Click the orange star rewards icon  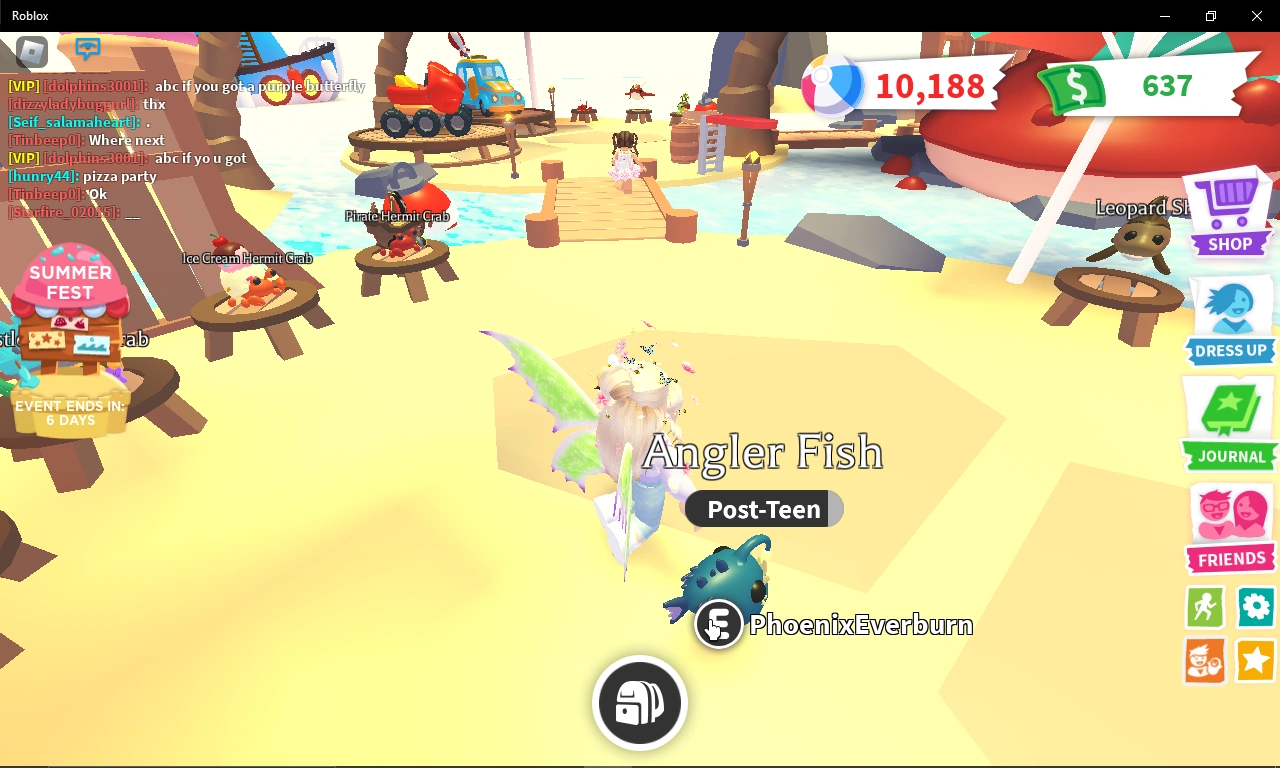1255,661
